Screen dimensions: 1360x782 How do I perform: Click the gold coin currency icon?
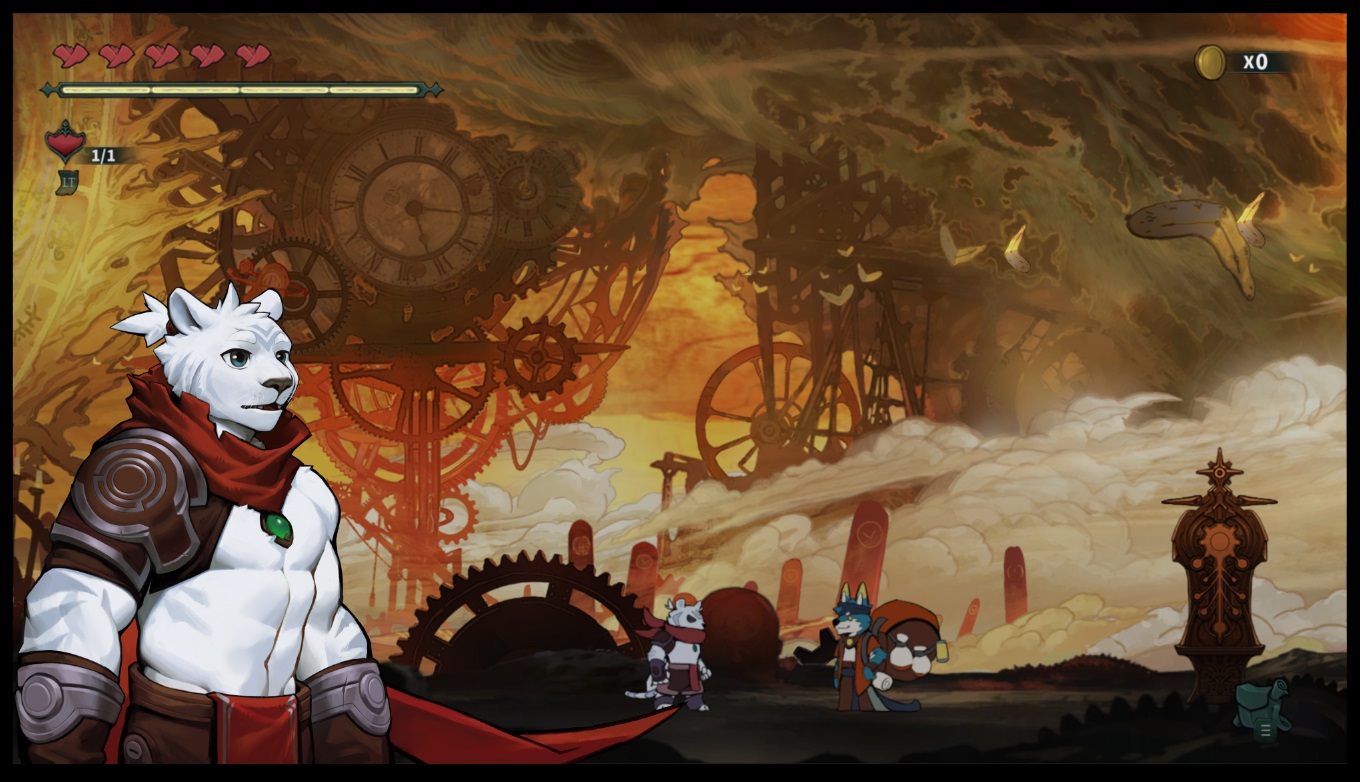coord(1211,62)
